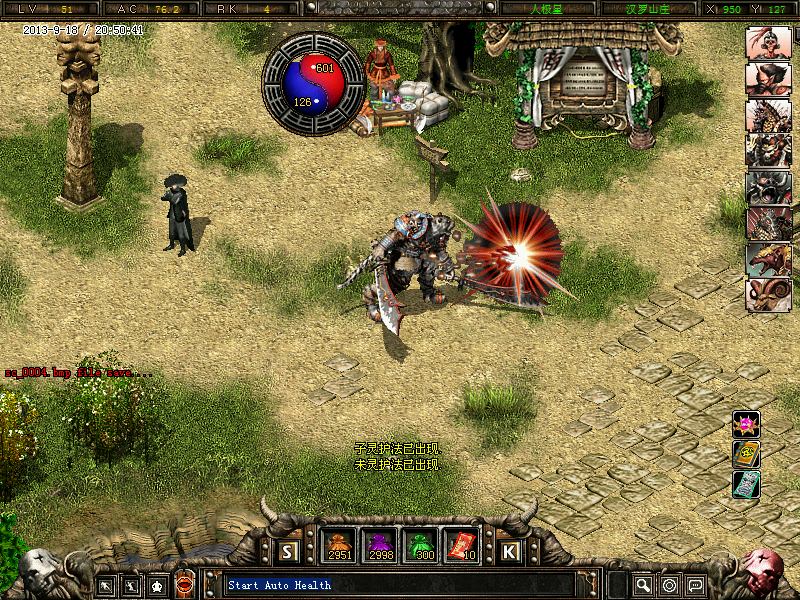Click the red lantern icon beside chat box
Viewport: 800px width, 600px height.
point(185,584)
